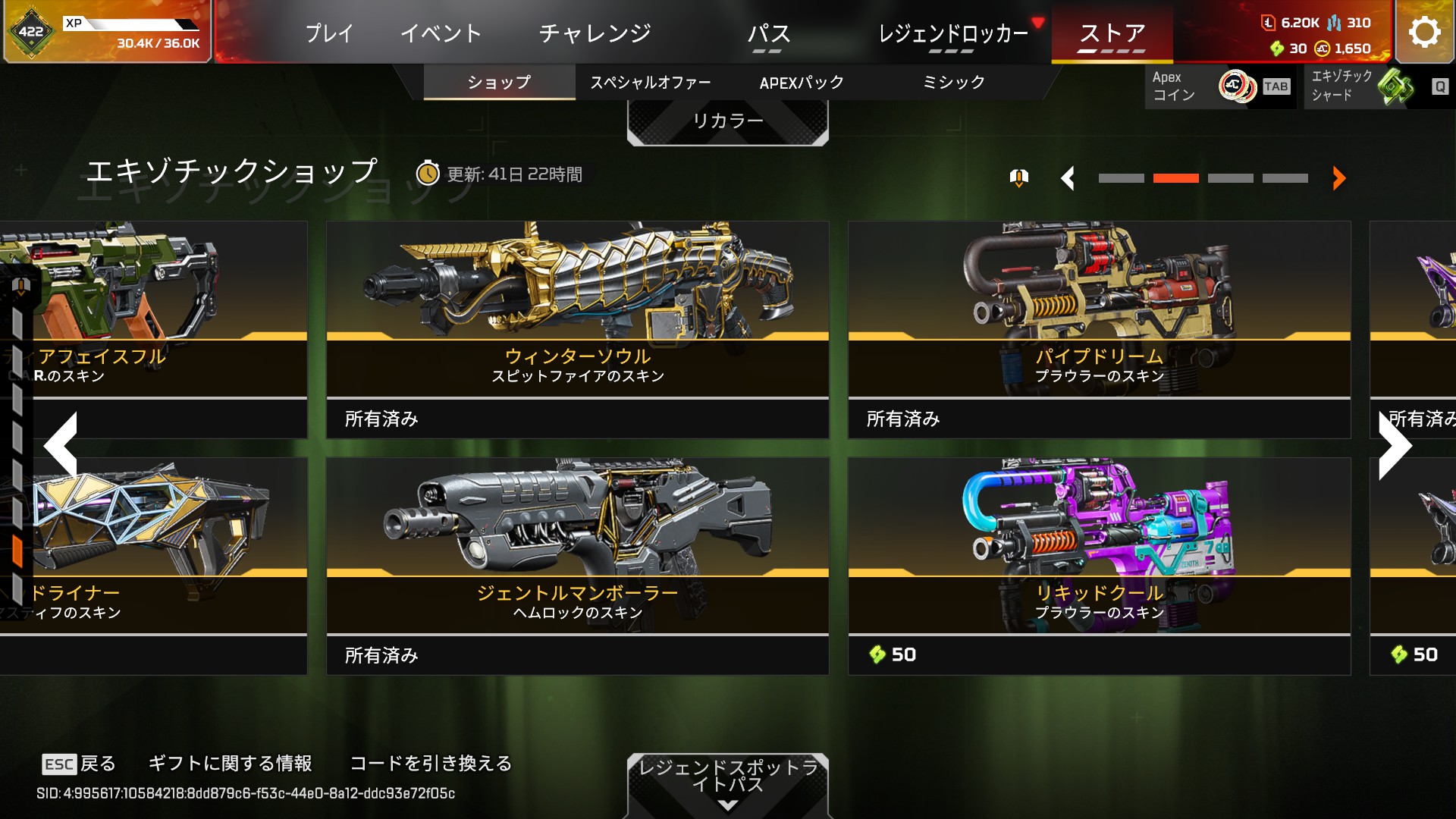This screenshot has height=819, width=1456.
Task: Open the チャレンジ tab
Action: pos(595,33)
